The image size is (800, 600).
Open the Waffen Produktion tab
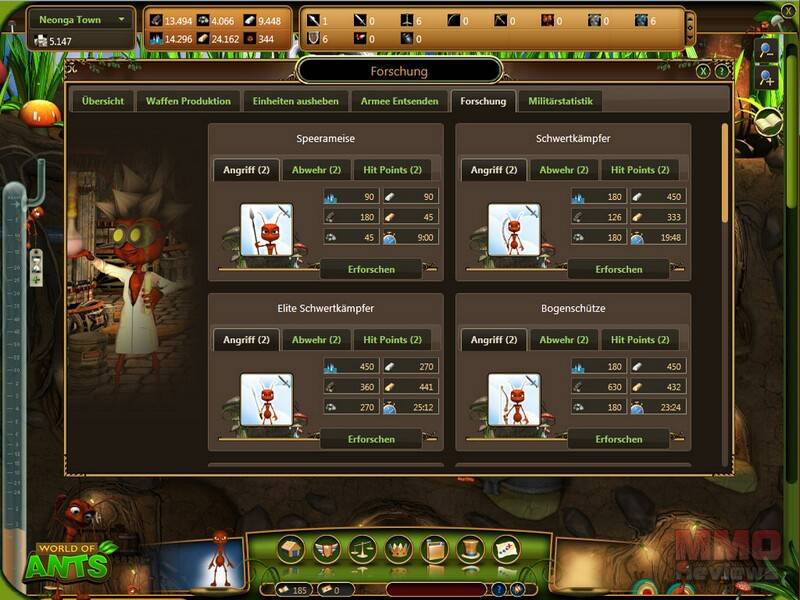coord(189,101)
